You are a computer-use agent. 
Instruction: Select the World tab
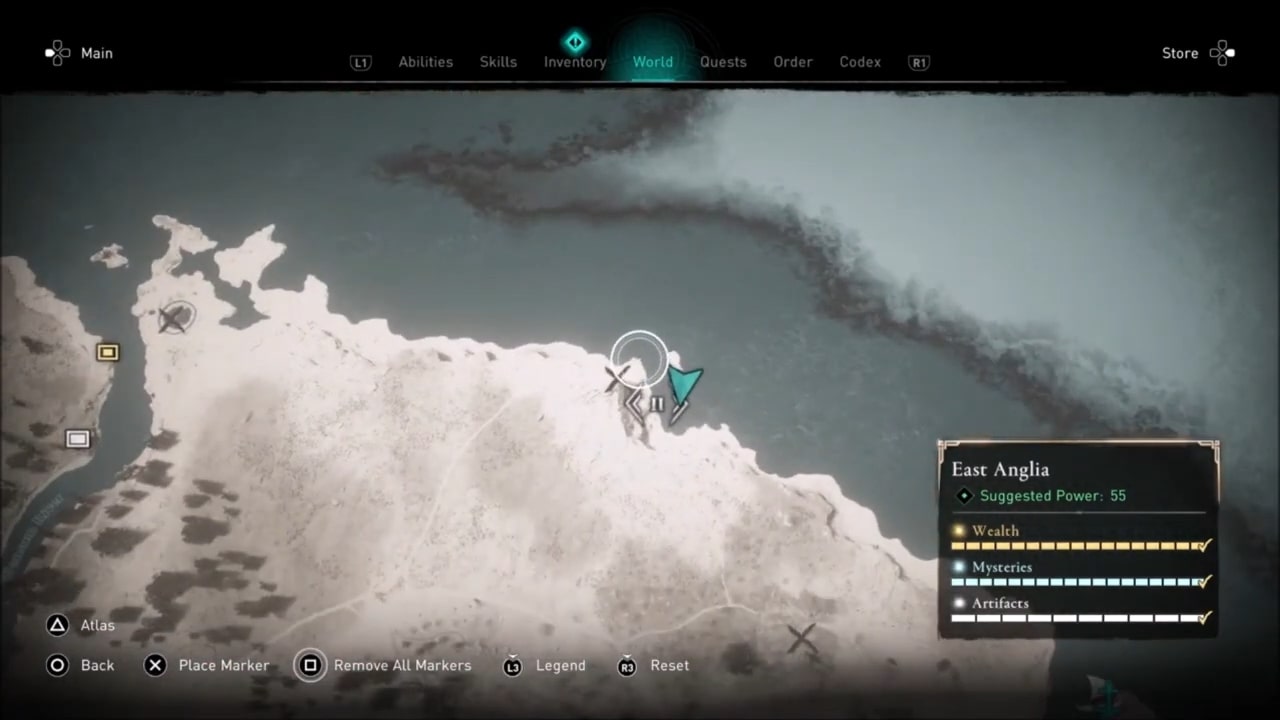click(x=652, y=62)
